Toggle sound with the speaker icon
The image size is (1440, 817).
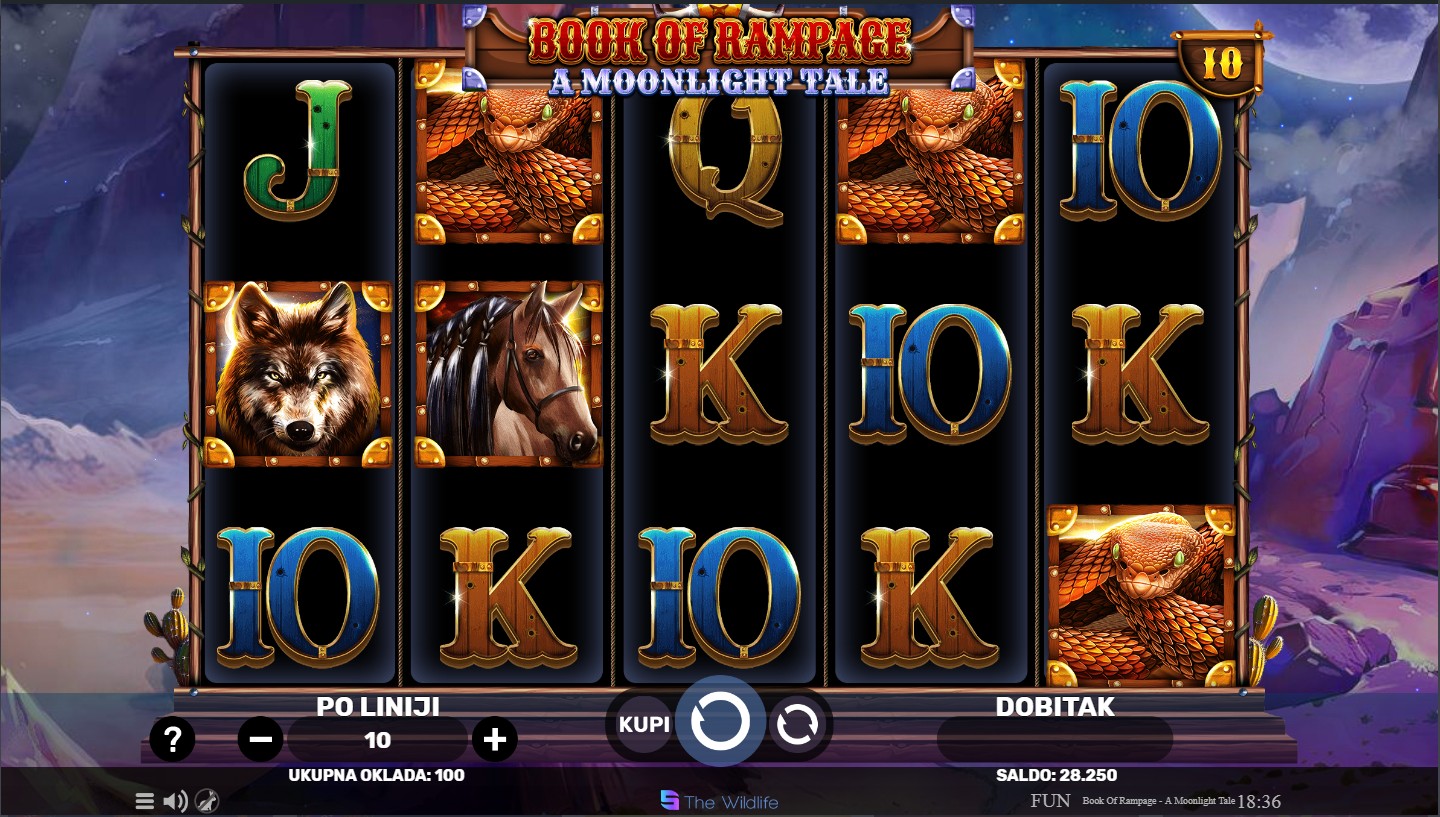click(x=175, y=800)
